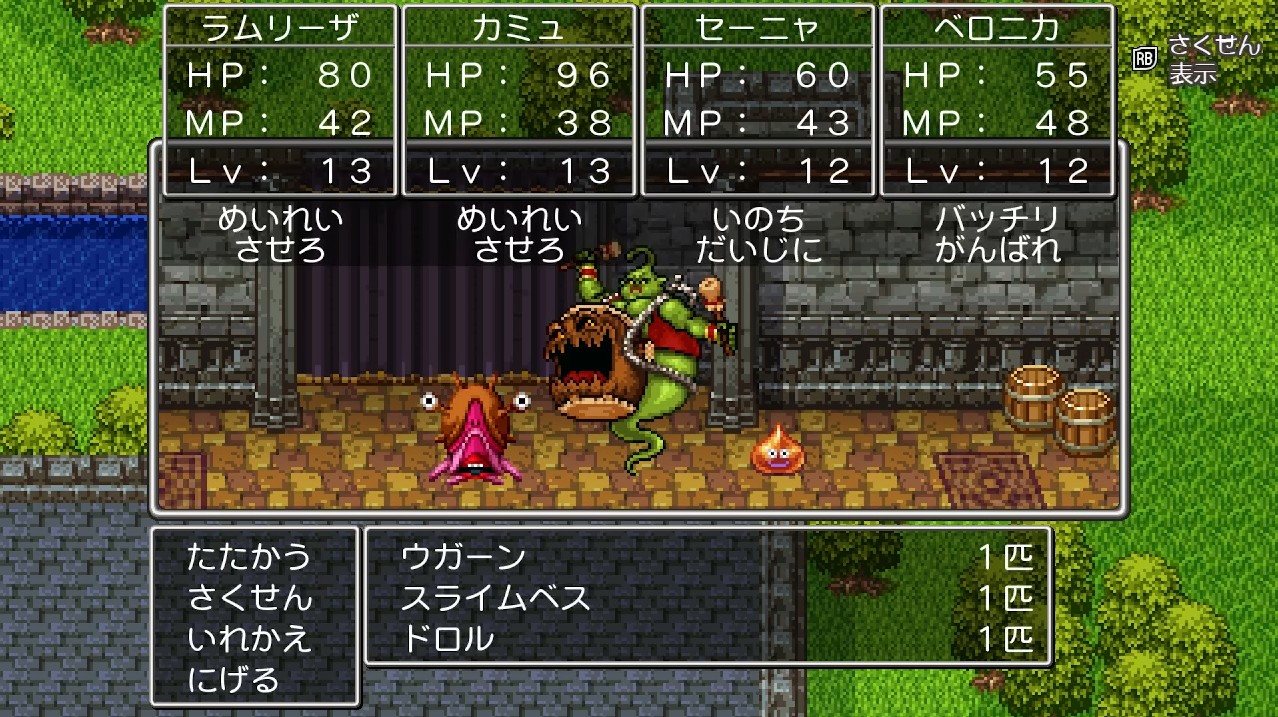Click セーニャ's いのちだいじに tactic label
The width and height of the screenshot is (1278, 717).
pos(758,234)
